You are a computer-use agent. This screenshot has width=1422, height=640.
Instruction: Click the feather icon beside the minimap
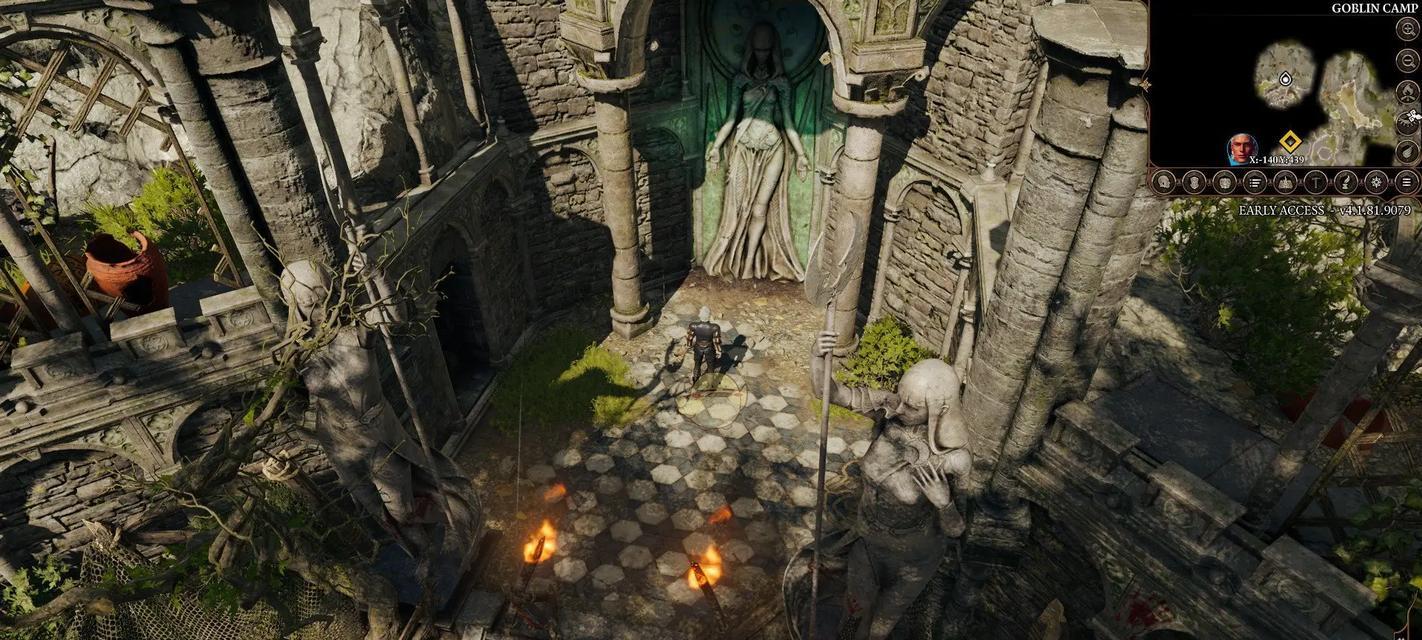click(x=1407, y=152)
